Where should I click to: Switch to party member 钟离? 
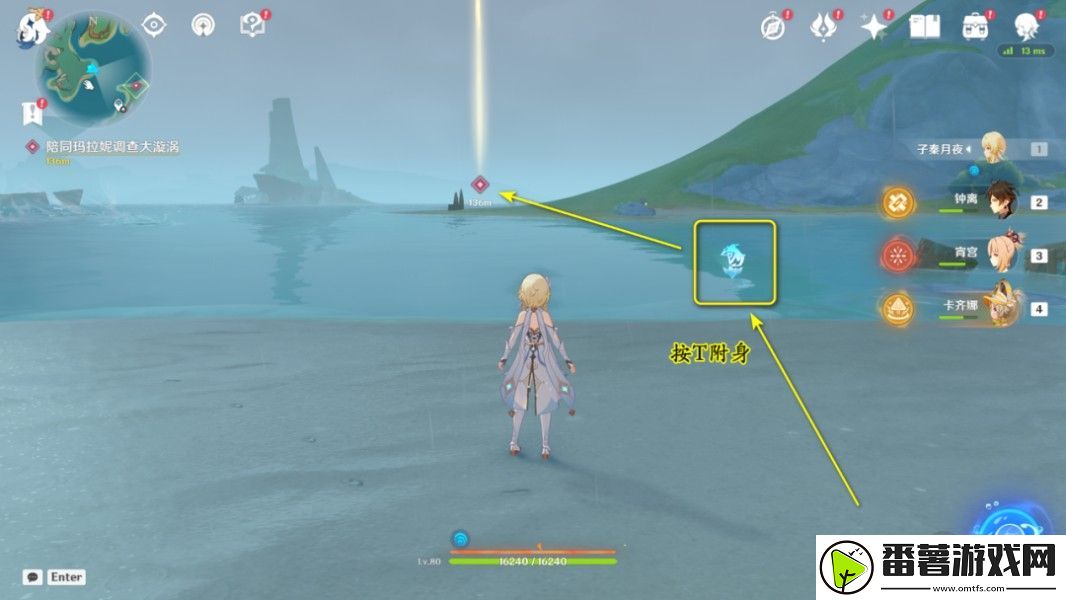click(x=1001, y=202)
